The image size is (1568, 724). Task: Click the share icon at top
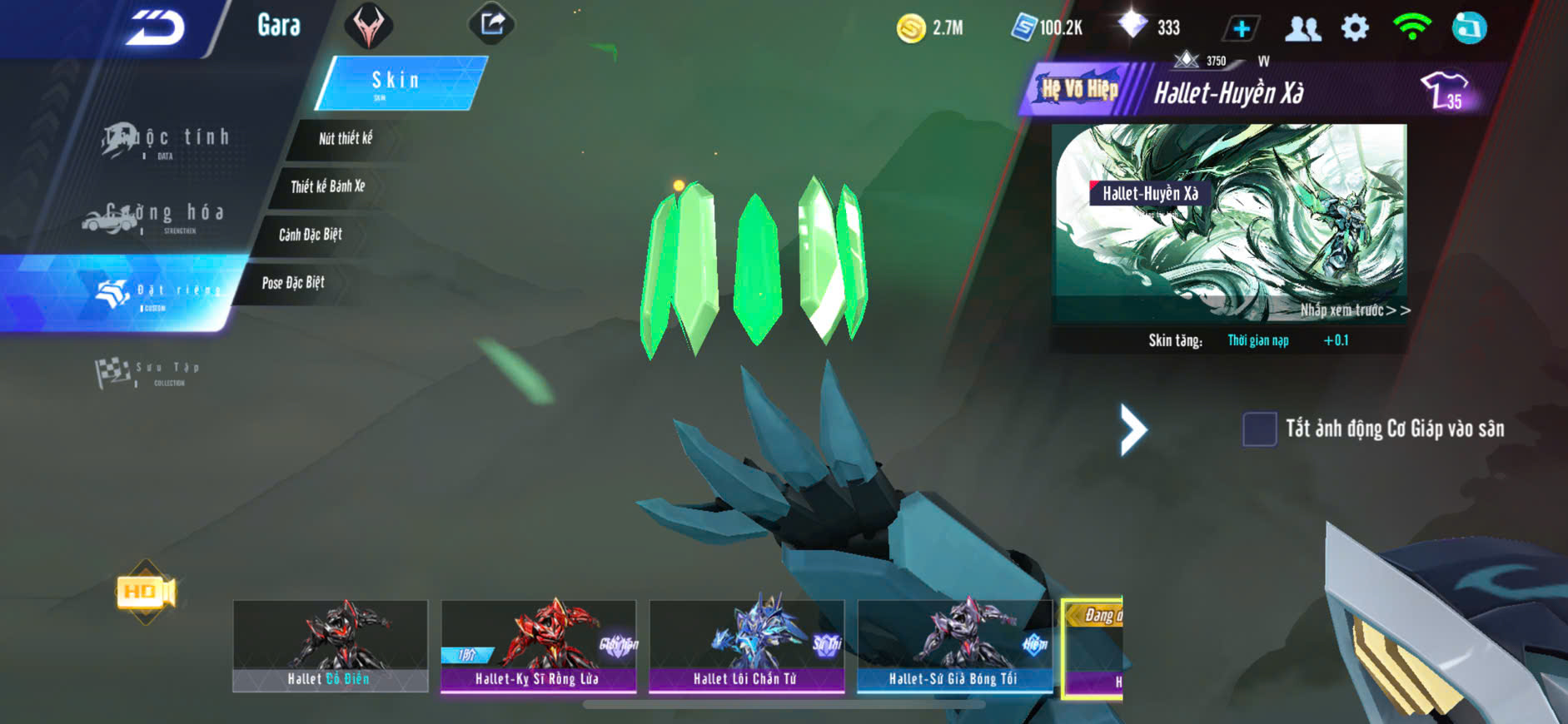[x=492, y=24]
